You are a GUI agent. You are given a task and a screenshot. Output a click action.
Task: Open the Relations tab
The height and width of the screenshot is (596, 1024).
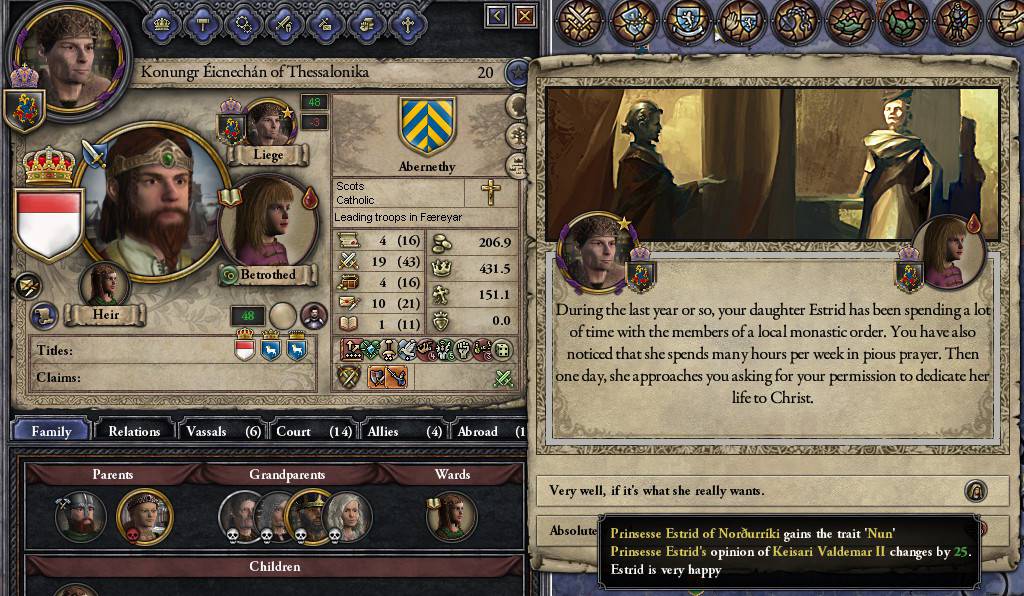pos(134,431)
